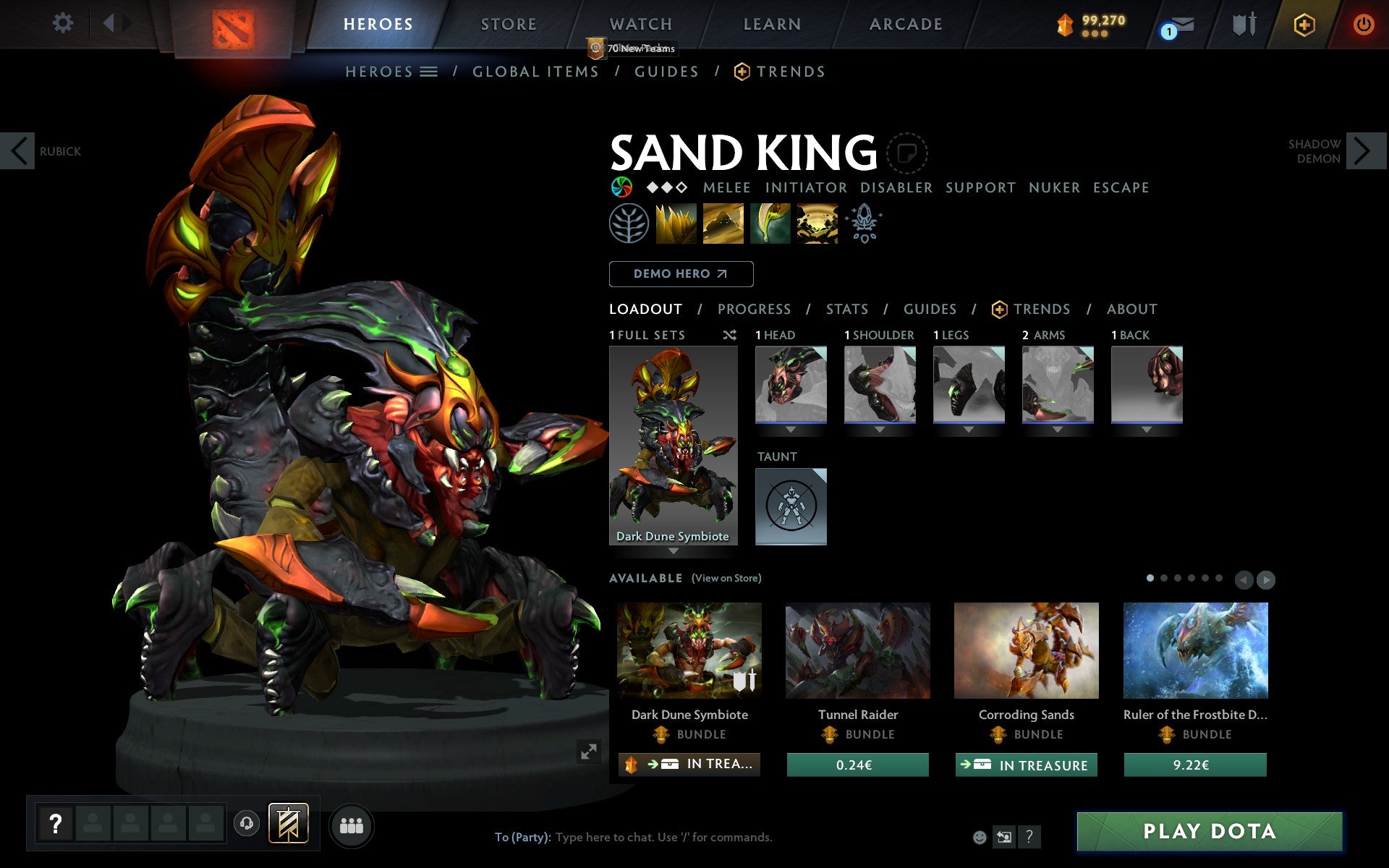The image size is (1389, 868).
Task: Open the GLOBAL ITEMS section
Action: pos(535,72)
